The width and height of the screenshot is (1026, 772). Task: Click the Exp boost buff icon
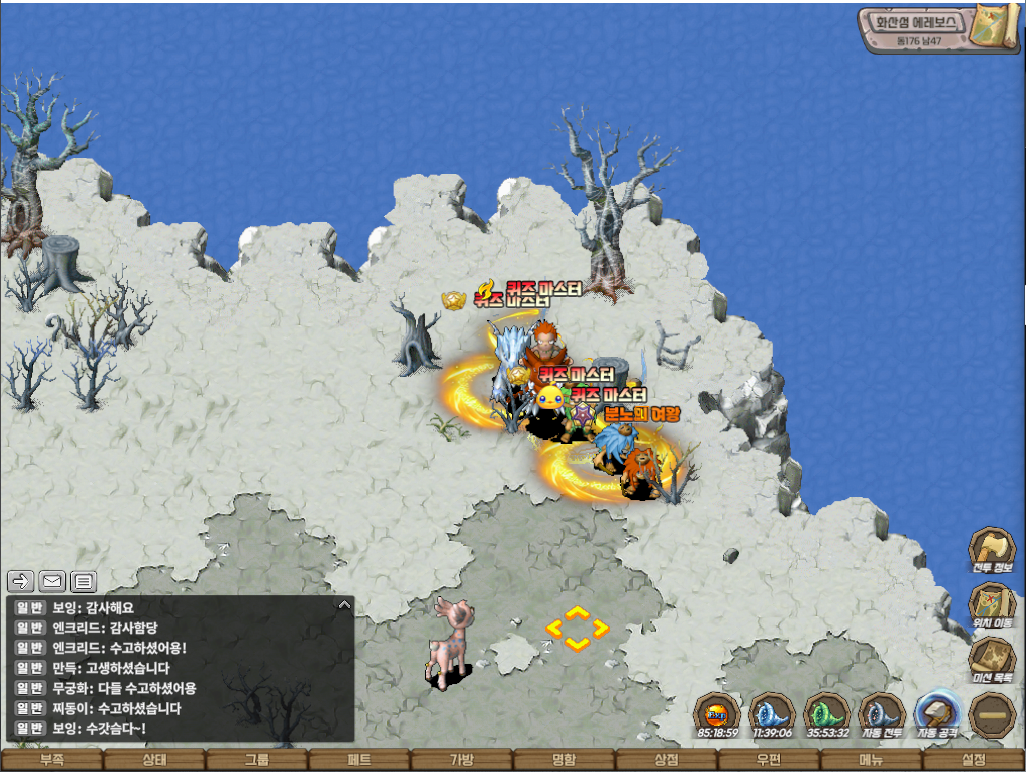point(718,714)
